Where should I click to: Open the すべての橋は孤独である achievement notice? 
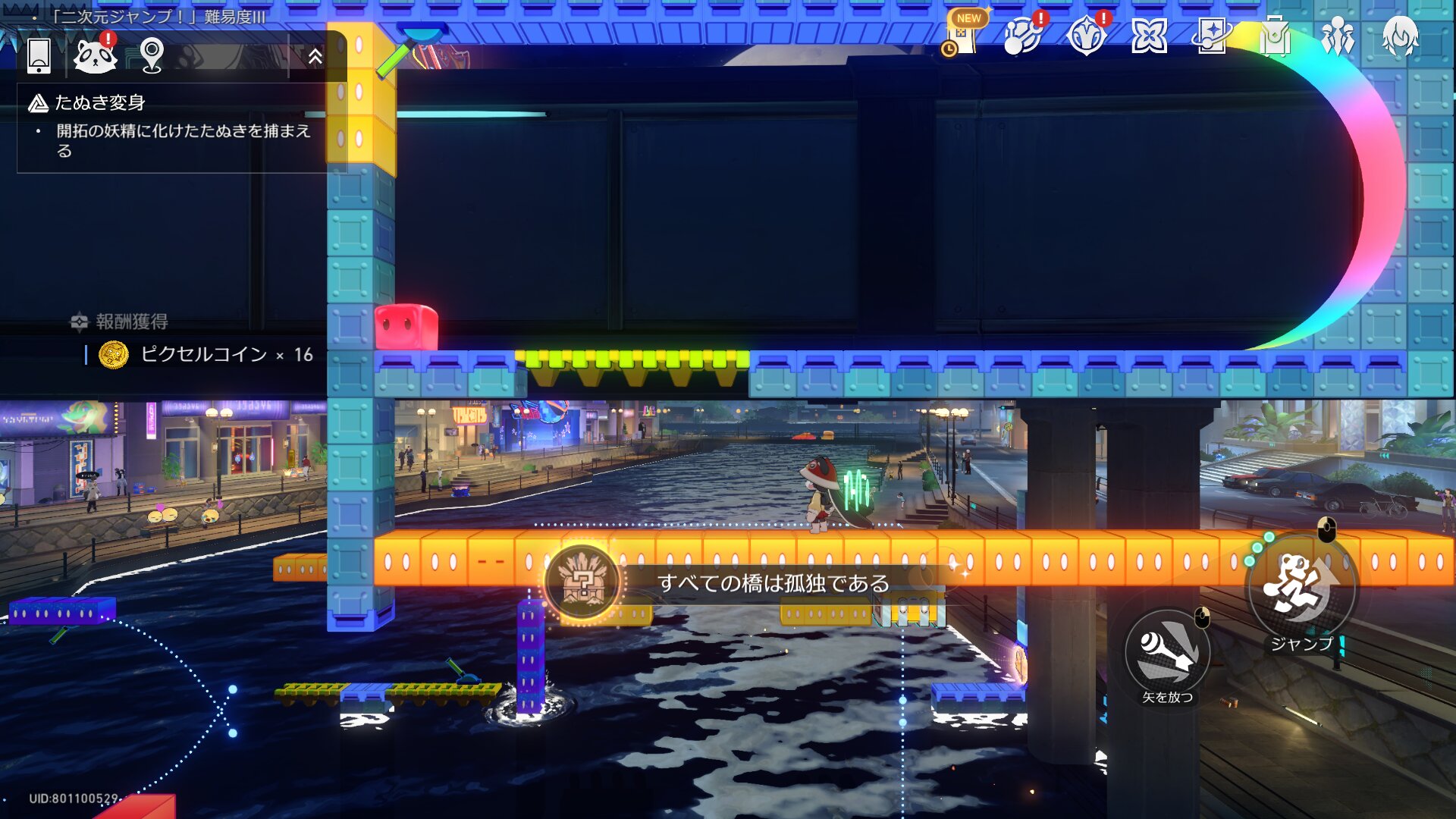772,583
